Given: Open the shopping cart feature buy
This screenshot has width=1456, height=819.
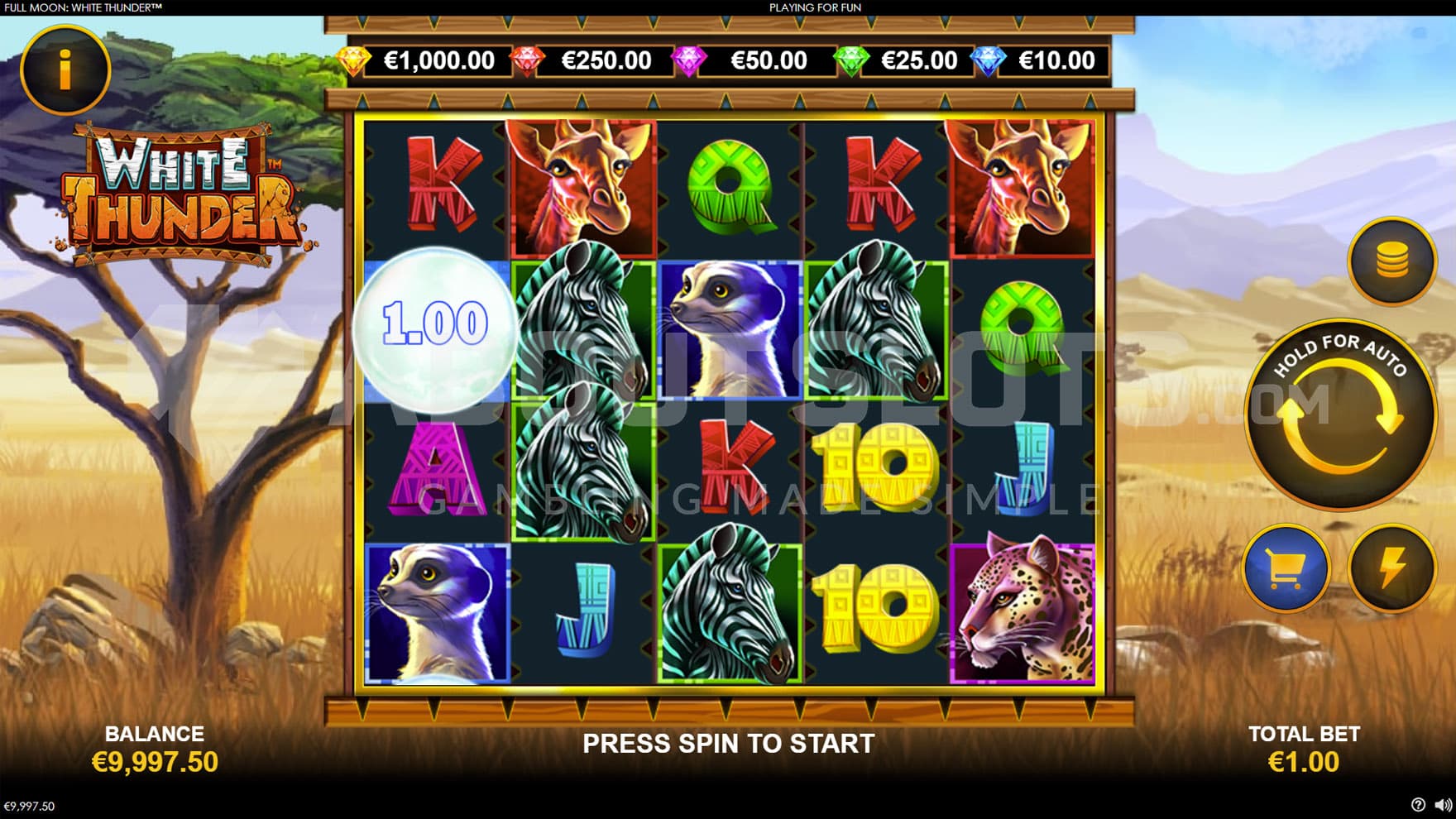Looking at the screenshot, I should pyautogui.click(x=1286, y=568).
